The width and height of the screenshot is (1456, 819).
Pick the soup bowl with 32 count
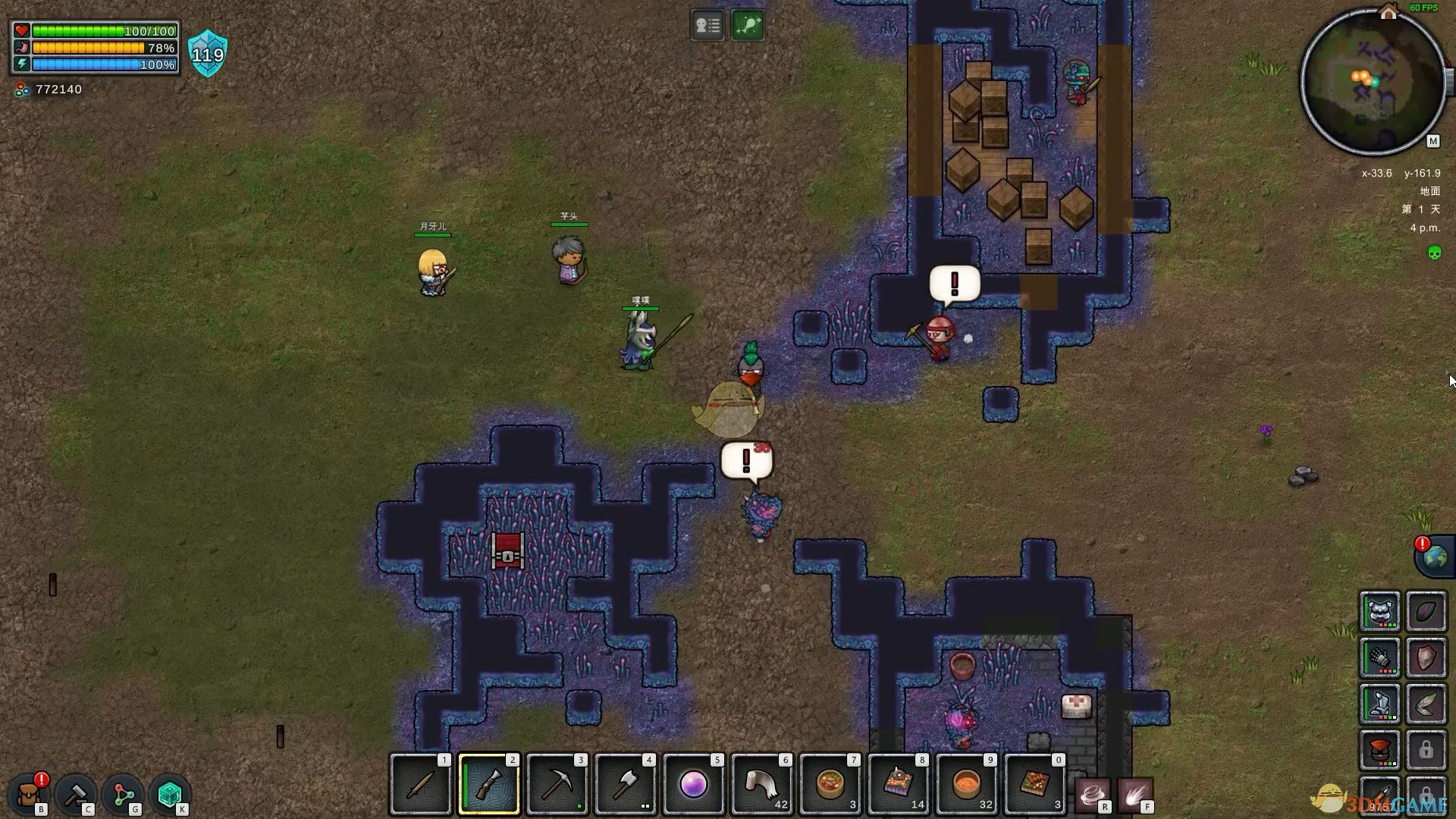967,784
